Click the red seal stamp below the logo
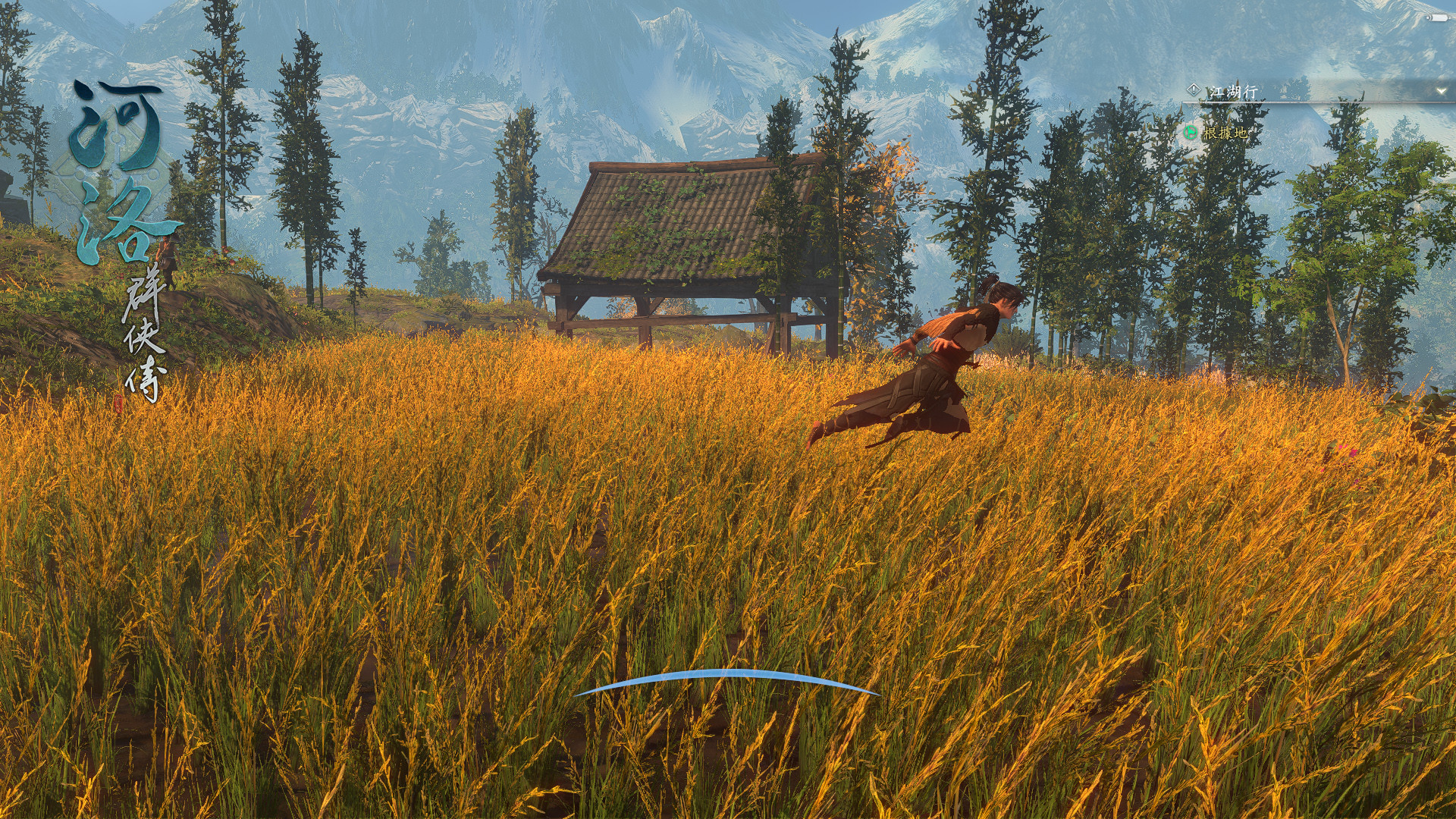Image resolution: width=1456 pixels, height=819 pixels. tap(120, 403)
